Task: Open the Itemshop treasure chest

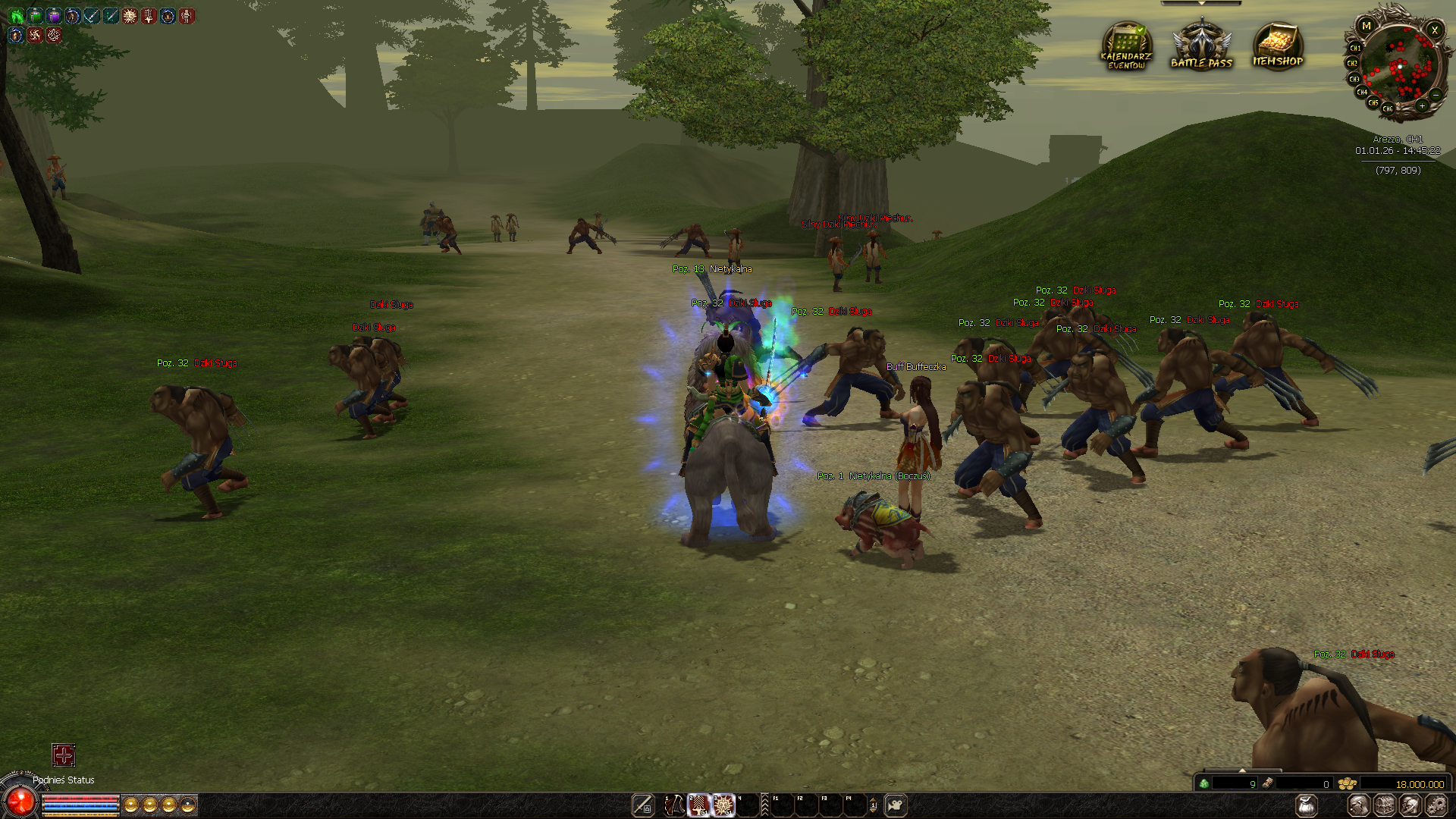Action: (x=1278, y=47)
